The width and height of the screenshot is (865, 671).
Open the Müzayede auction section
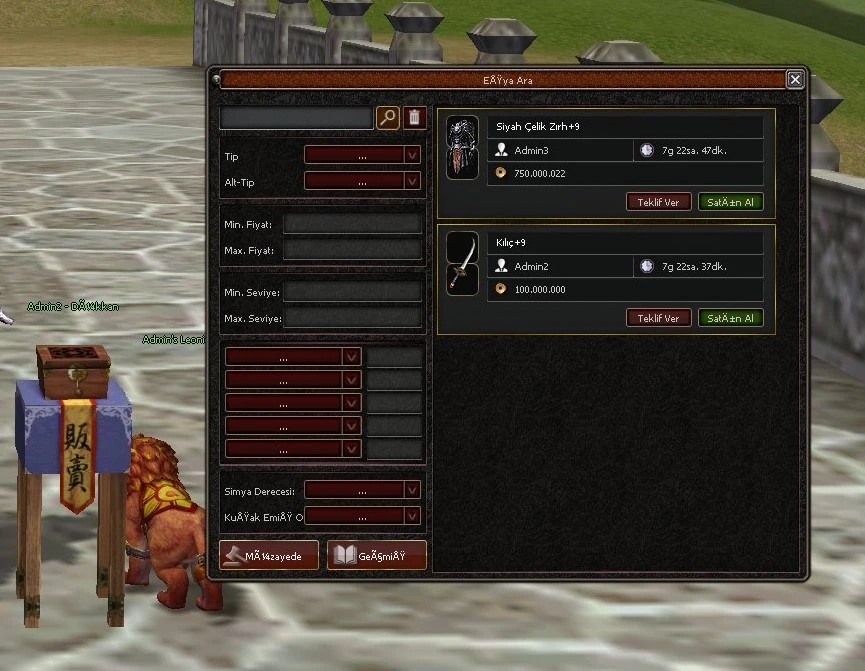coord(269,555)
